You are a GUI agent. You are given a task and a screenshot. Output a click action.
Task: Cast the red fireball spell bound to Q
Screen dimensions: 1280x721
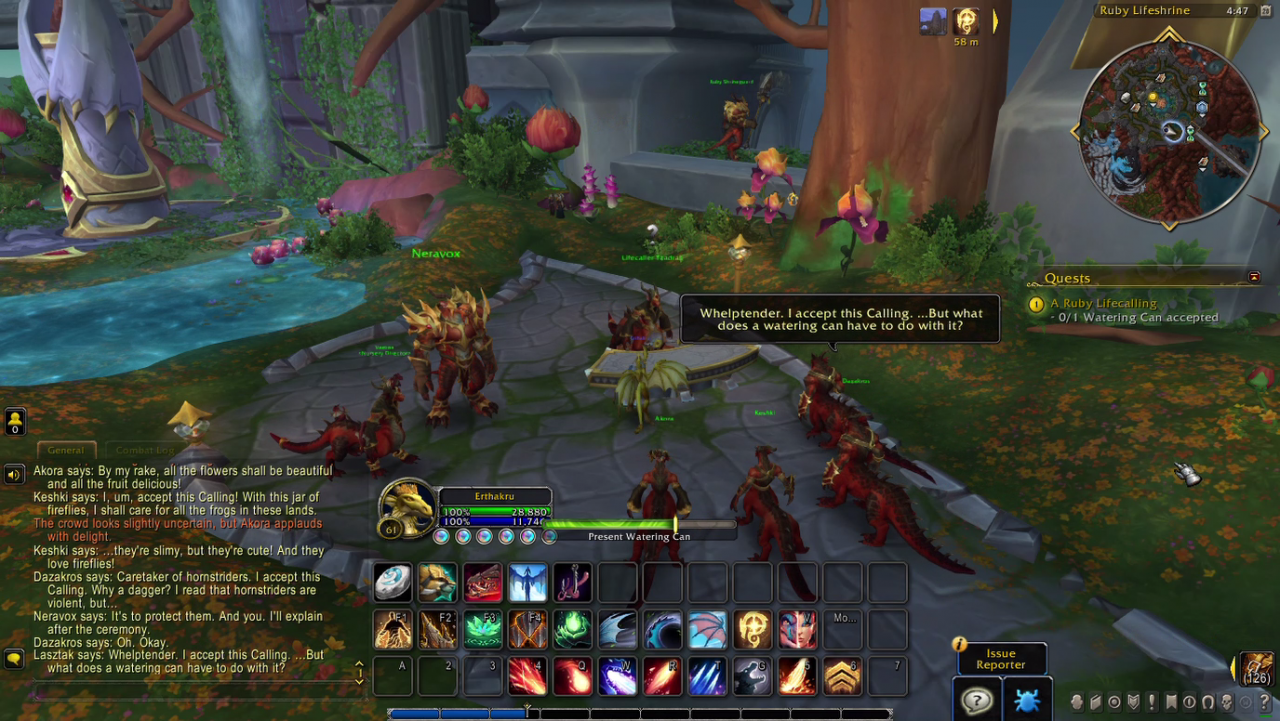572,677
